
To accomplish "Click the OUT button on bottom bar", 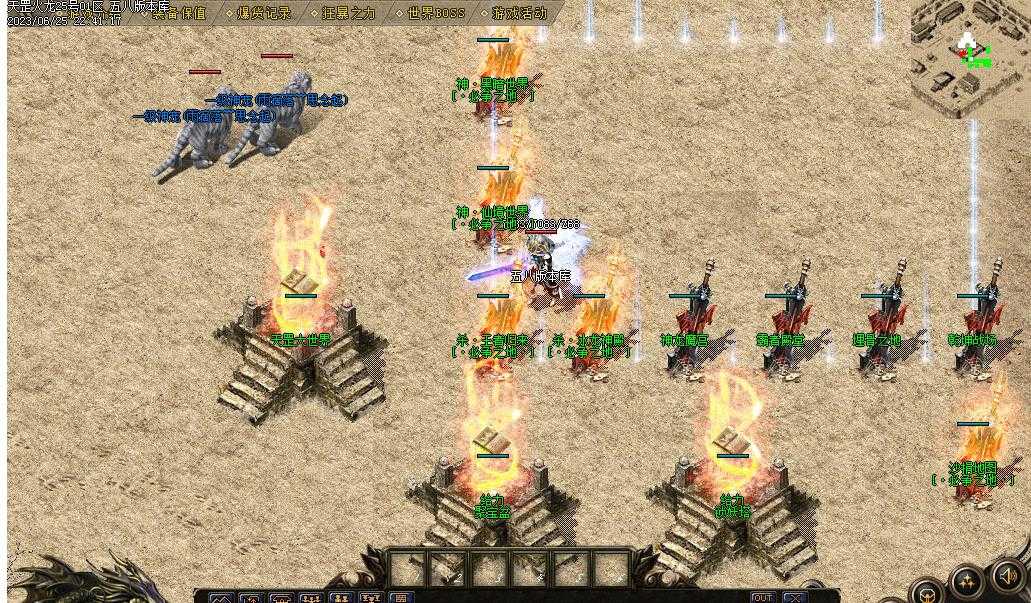I will [763, 598].
